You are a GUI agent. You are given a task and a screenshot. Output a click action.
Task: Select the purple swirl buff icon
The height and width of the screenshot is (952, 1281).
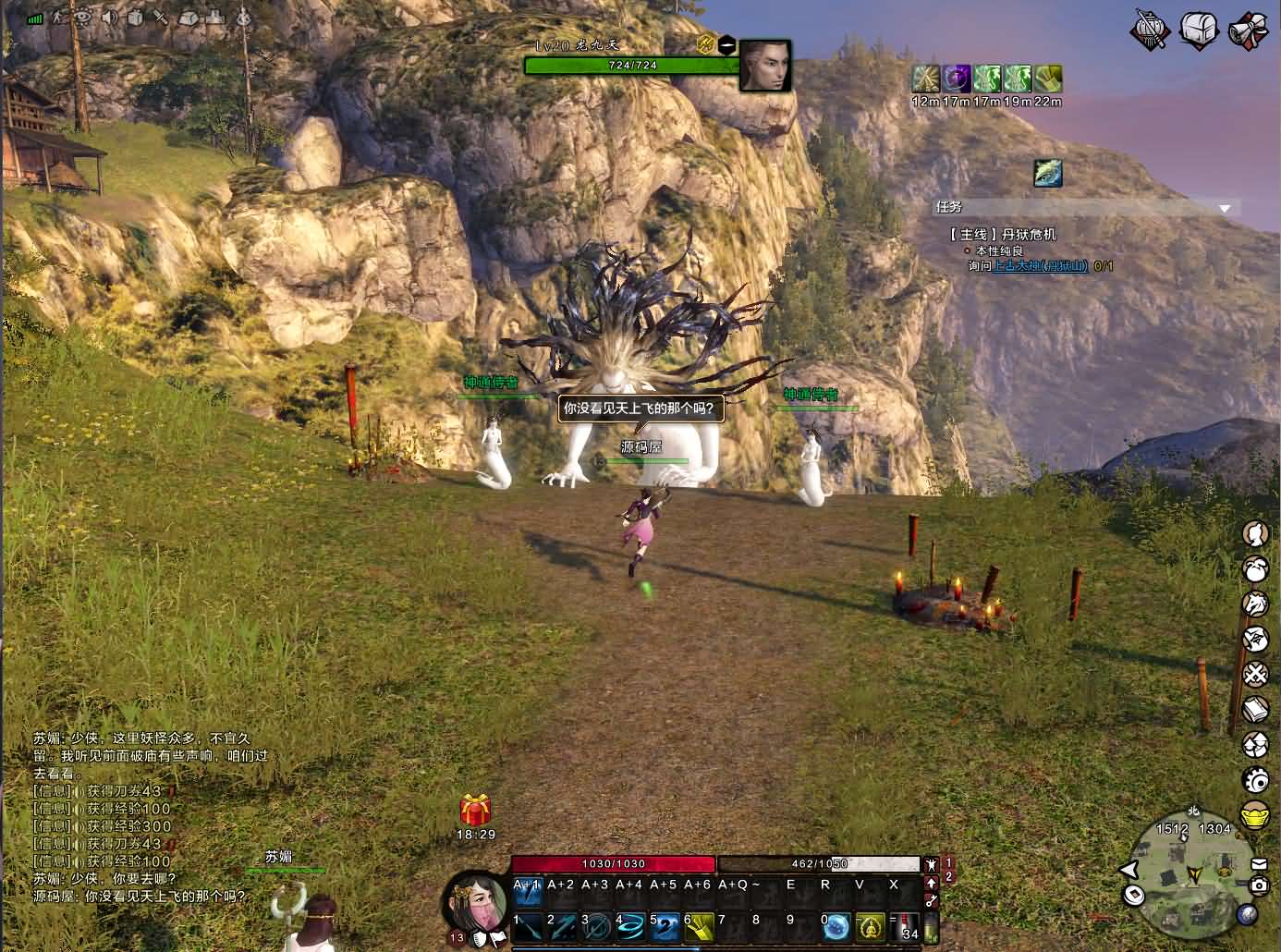[x=957, y=79]
